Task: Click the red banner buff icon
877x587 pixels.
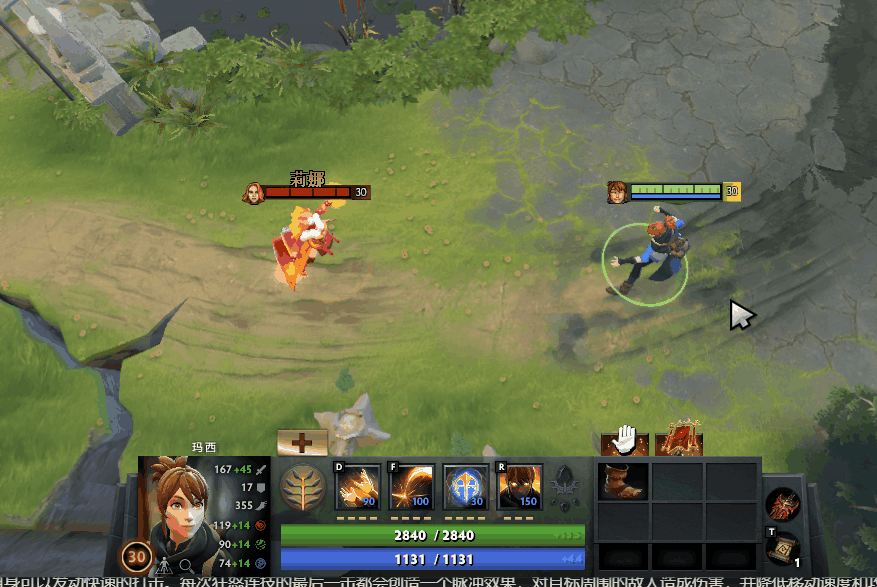Action: tap(679, 441)
